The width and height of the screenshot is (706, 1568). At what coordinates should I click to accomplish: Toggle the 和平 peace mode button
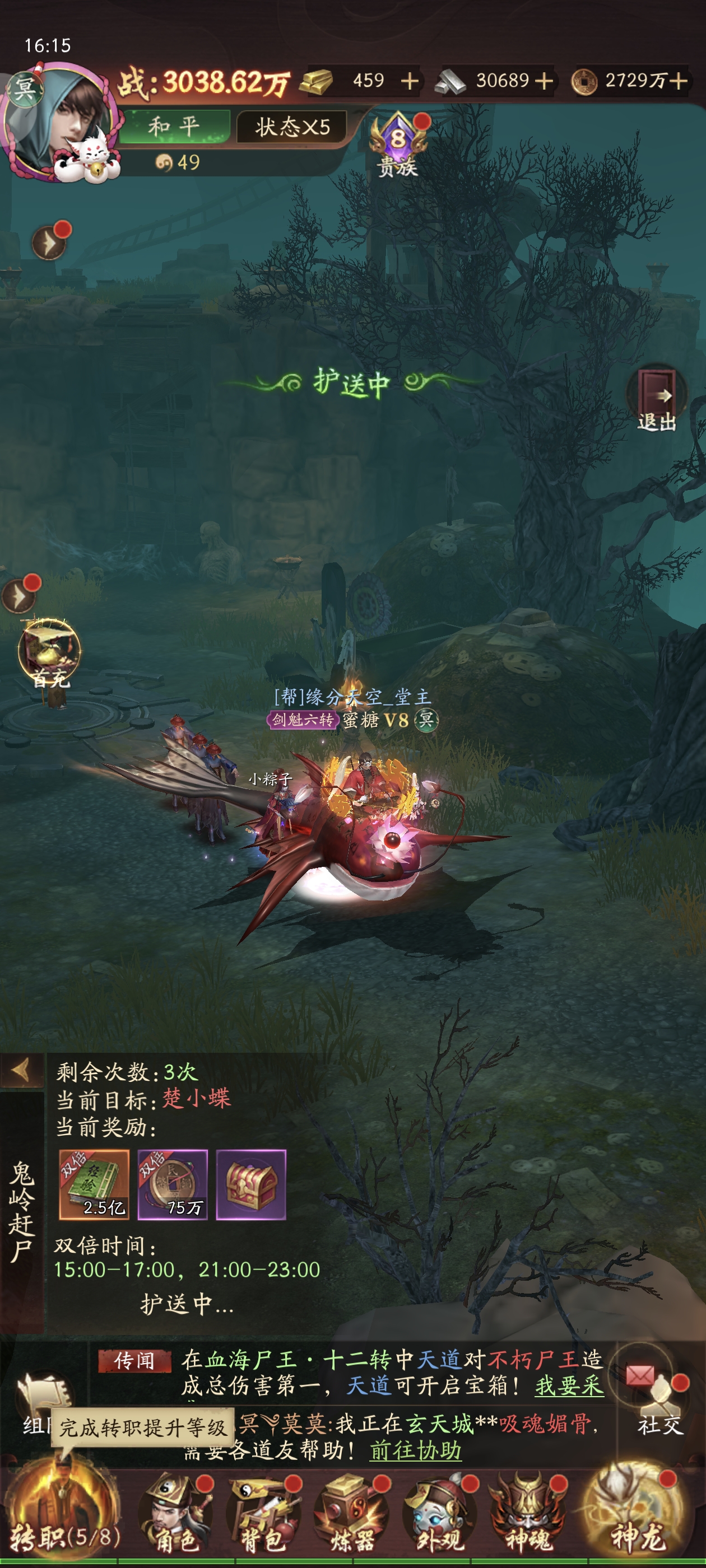tap(174, 127)
